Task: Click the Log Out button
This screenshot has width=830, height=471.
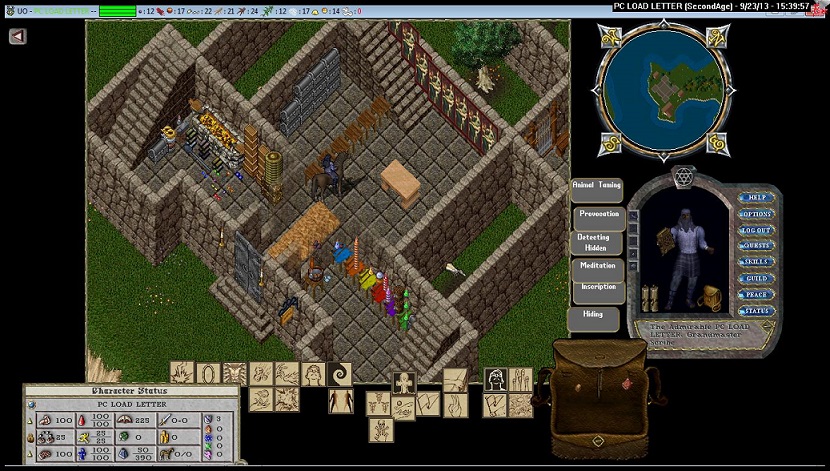Action: pyautogui.click(x=756, y=230)
